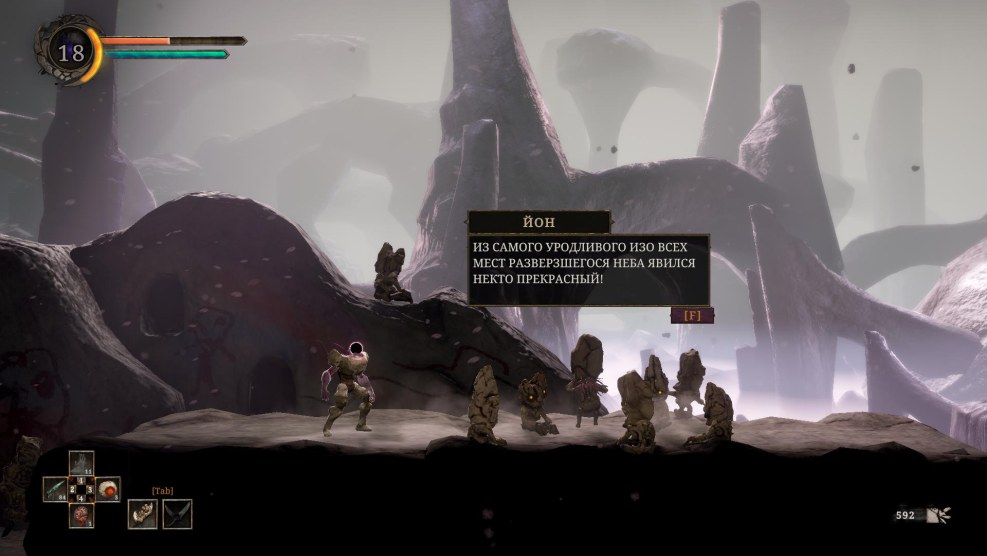Use the red flesh item in quick slot 4

82,515
